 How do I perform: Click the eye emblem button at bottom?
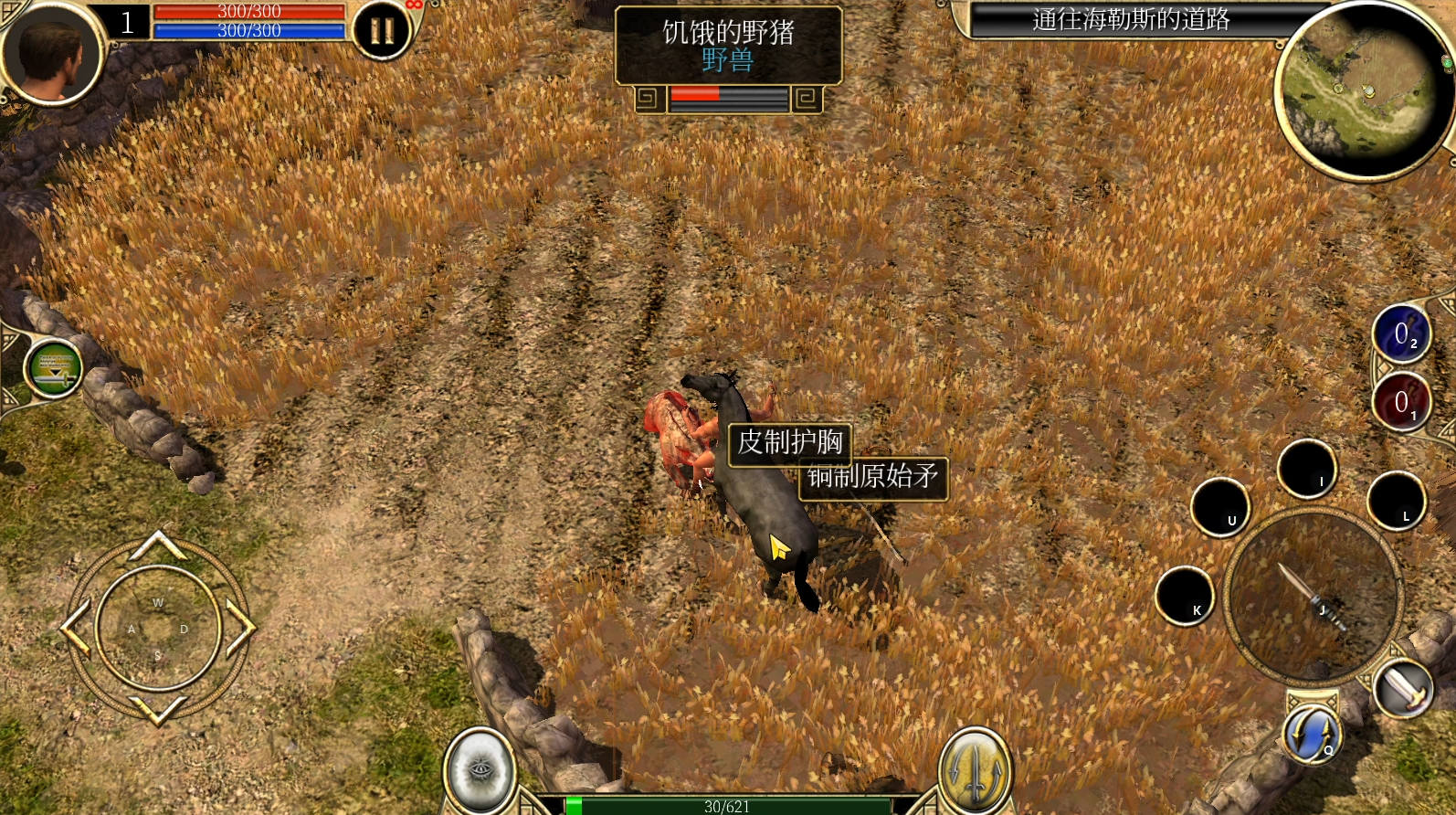(x=479, y=769)
